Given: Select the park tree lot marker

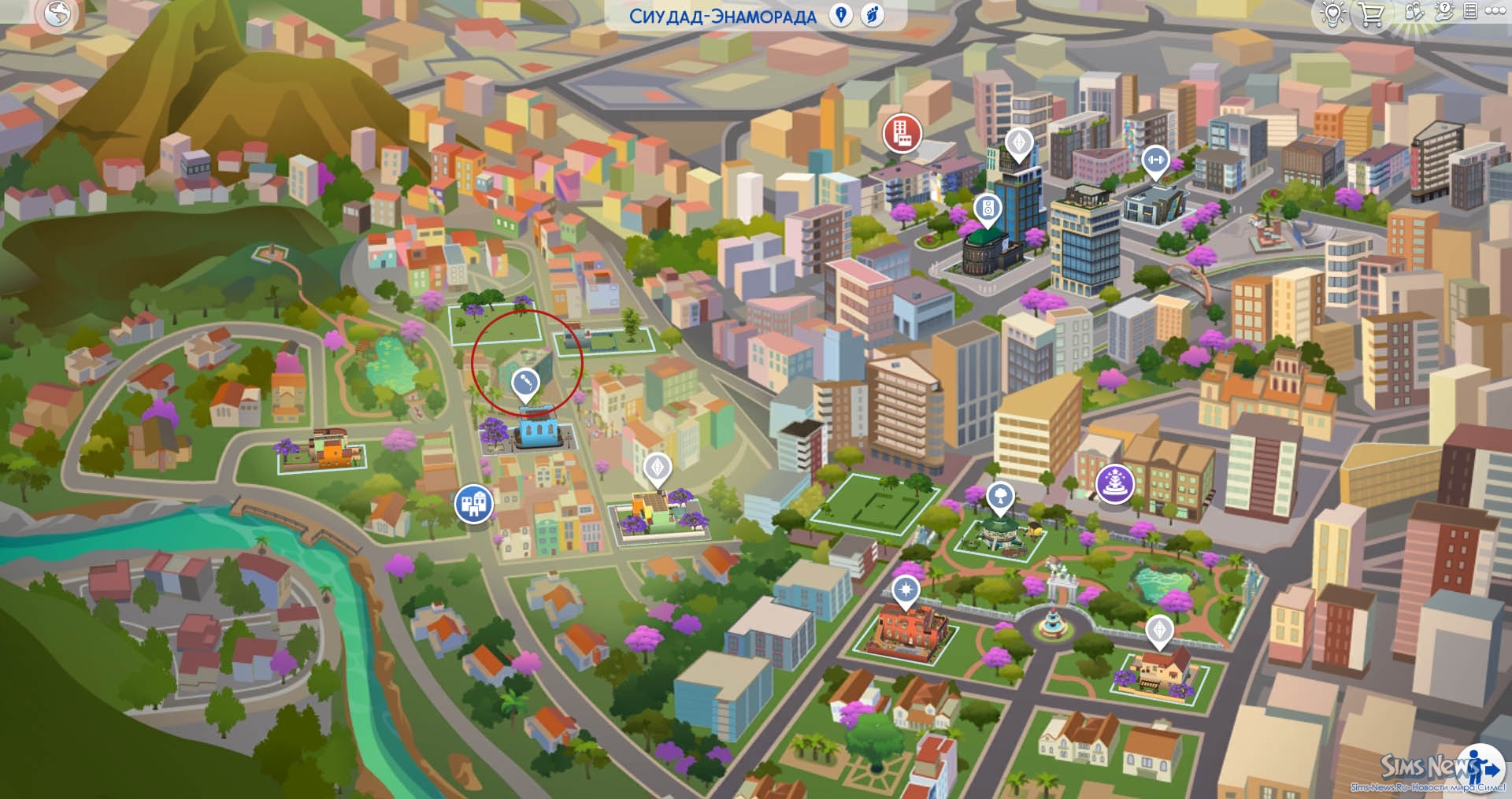Looking at the screenshot, I should click(x=1000, y=497).
